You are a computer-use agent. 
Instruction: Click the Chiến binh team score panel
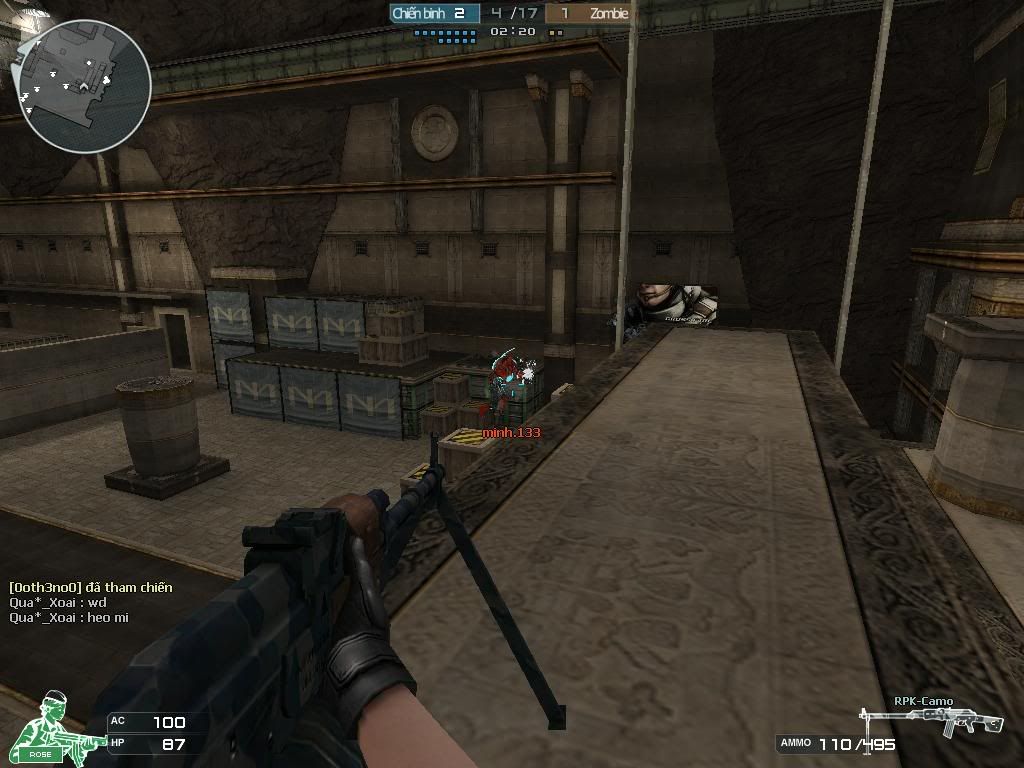click(x=434, y=14)
